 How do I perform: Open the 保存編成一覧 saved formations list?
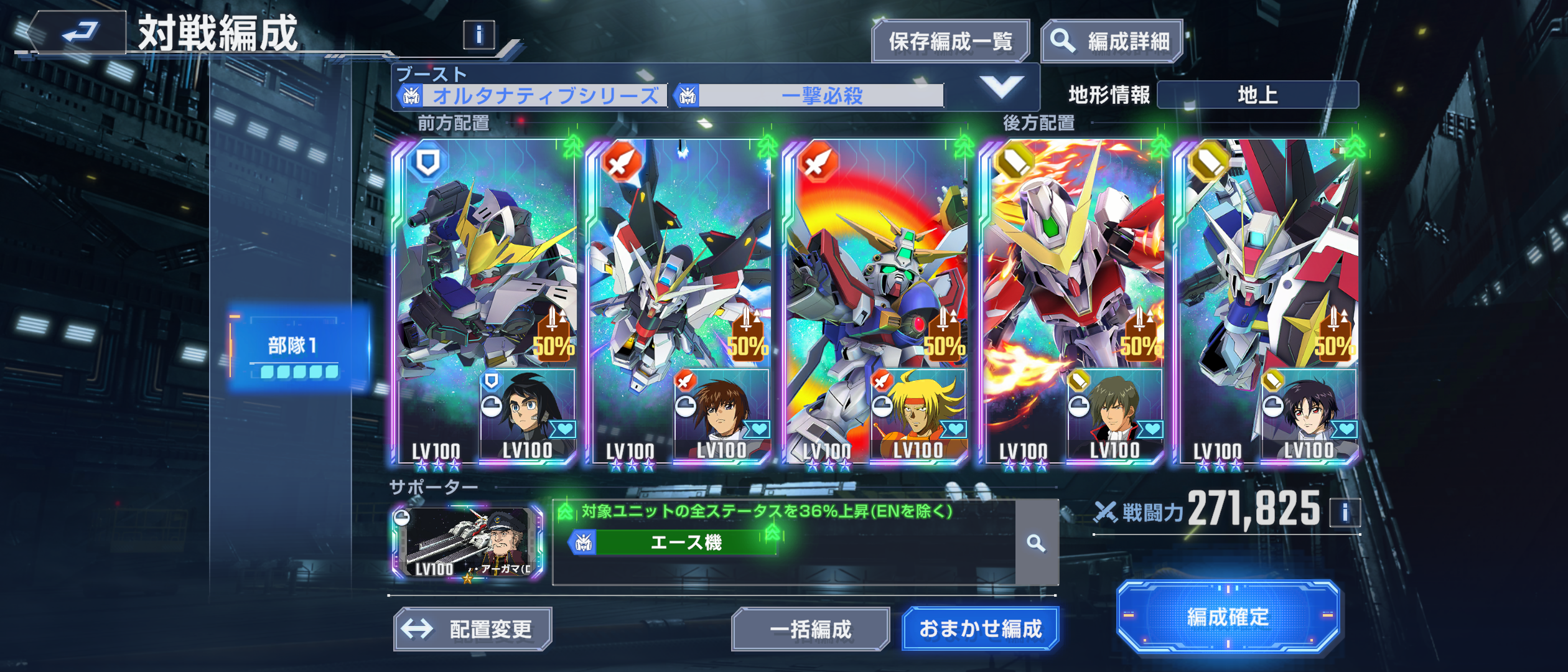click(950, 42)
